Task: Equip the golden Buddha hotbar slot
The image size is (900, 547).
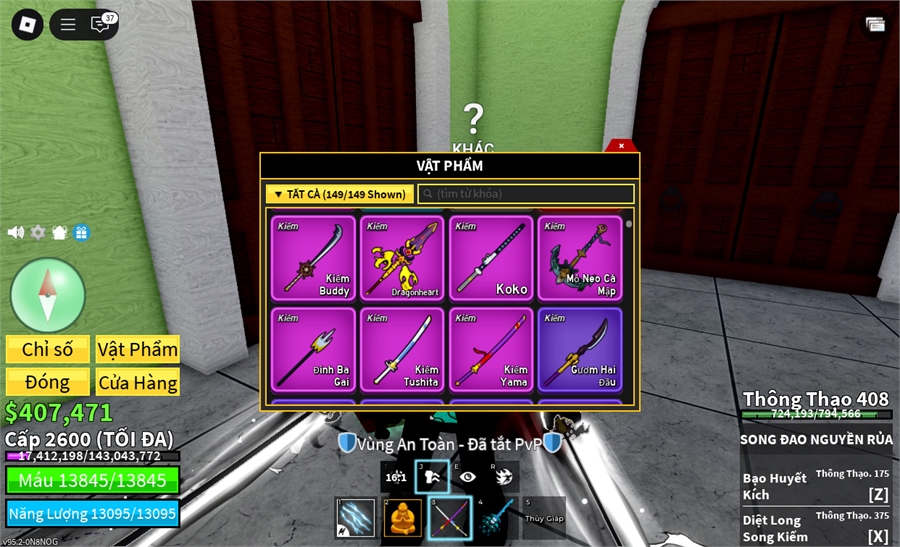Action: click(403, 518)
